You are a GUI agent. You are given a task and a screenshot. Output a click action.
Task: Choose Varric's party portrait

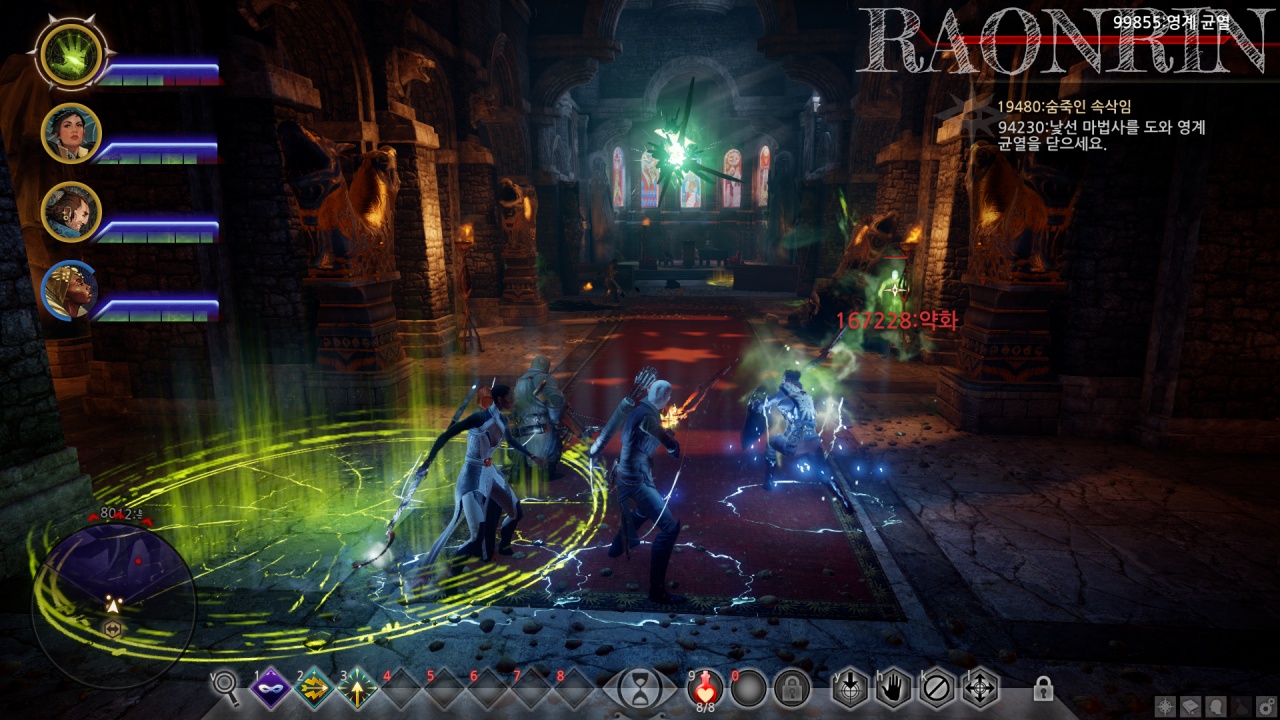click(71, 210)
